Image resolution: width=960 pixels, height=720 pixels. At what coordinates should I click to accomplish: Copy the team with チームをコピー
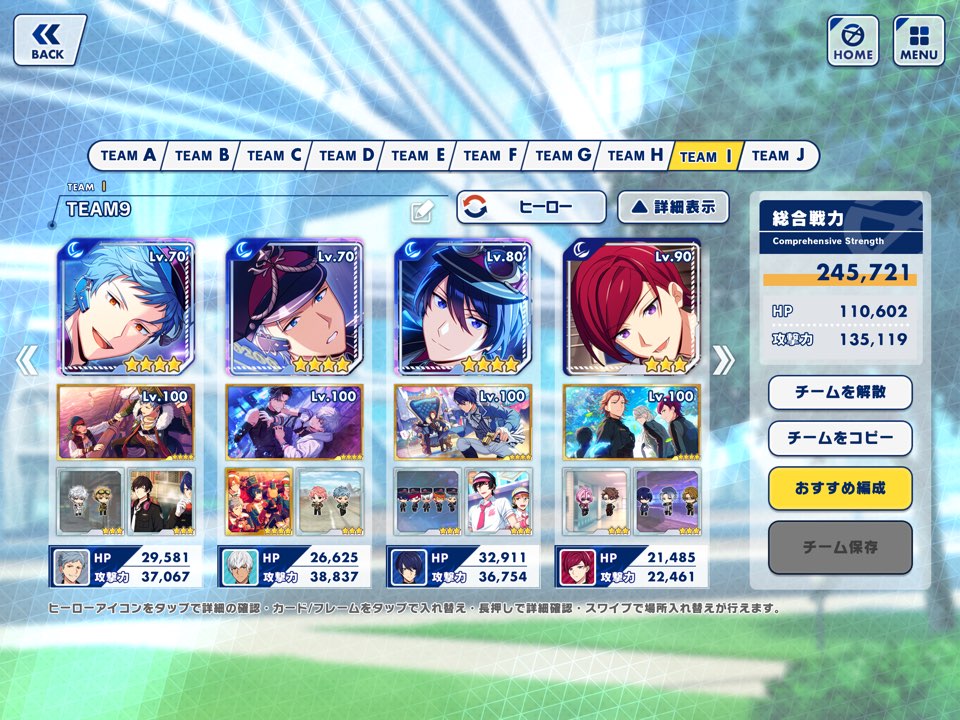(840, 438)
